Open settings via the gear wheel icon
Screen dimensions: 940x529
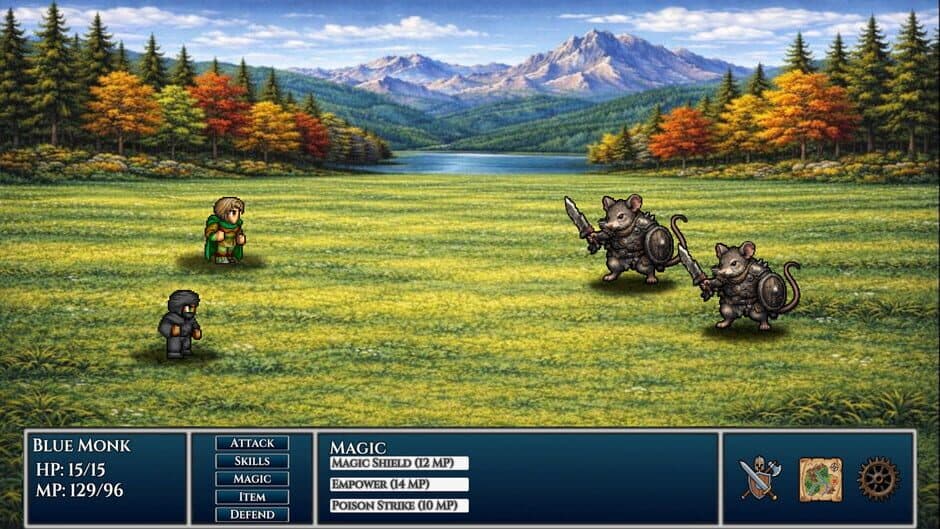point(878,478)
